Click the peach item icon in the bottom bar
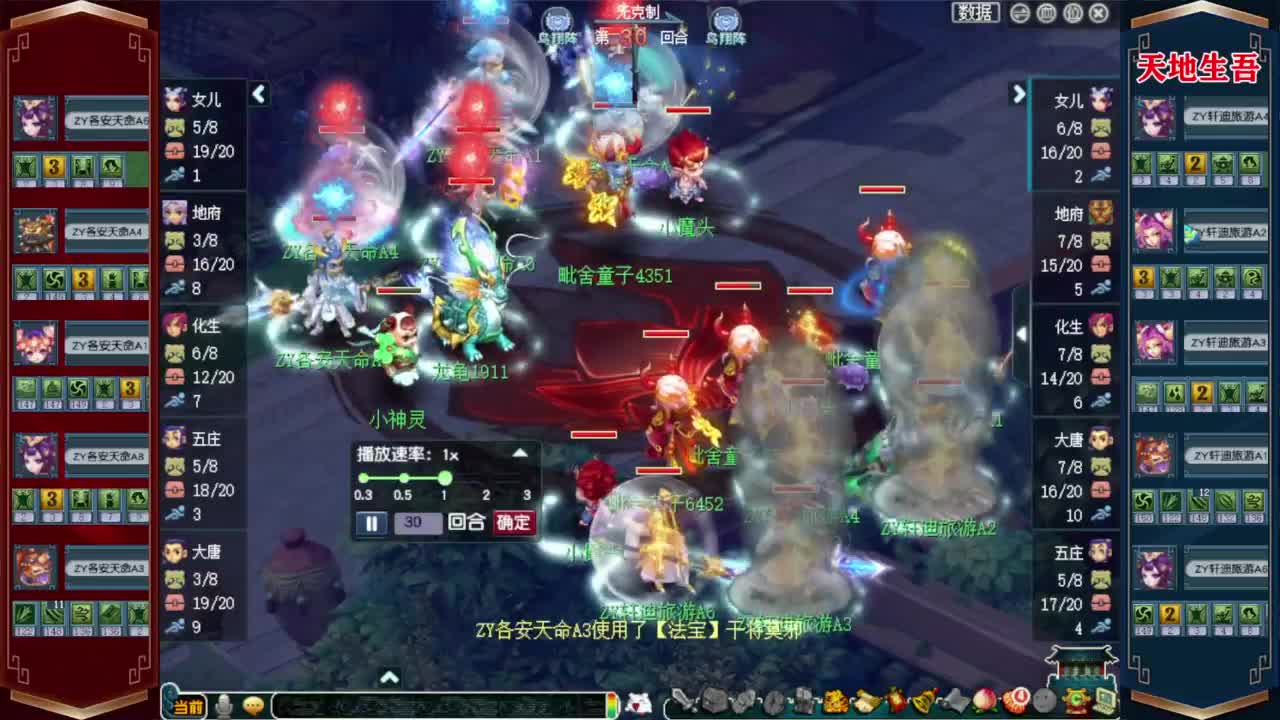This screenshot has width=1280, height=720. tap(984, 700)
